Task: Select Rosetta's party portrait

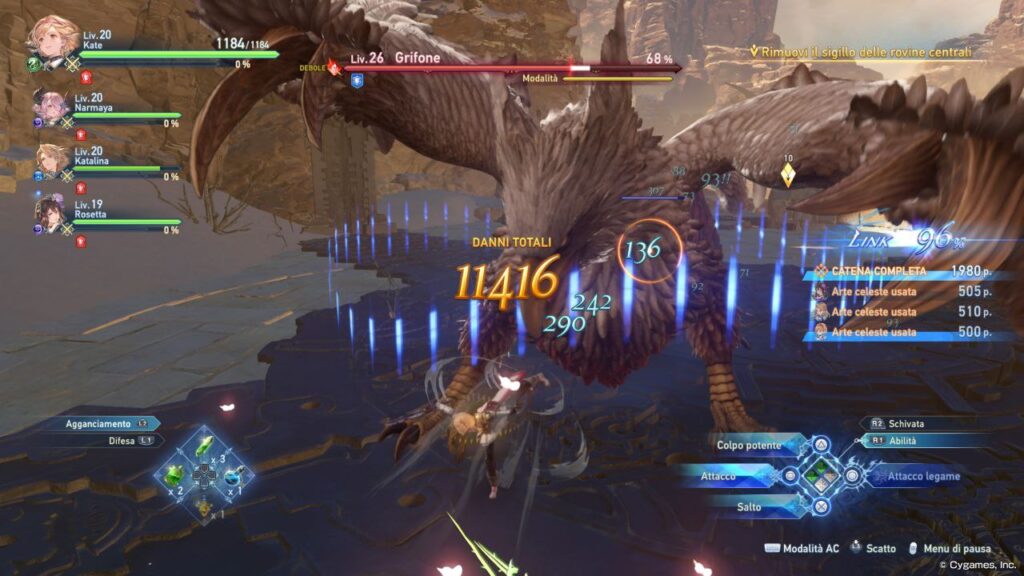Action: pyautogui.click(x=52, y=213)
